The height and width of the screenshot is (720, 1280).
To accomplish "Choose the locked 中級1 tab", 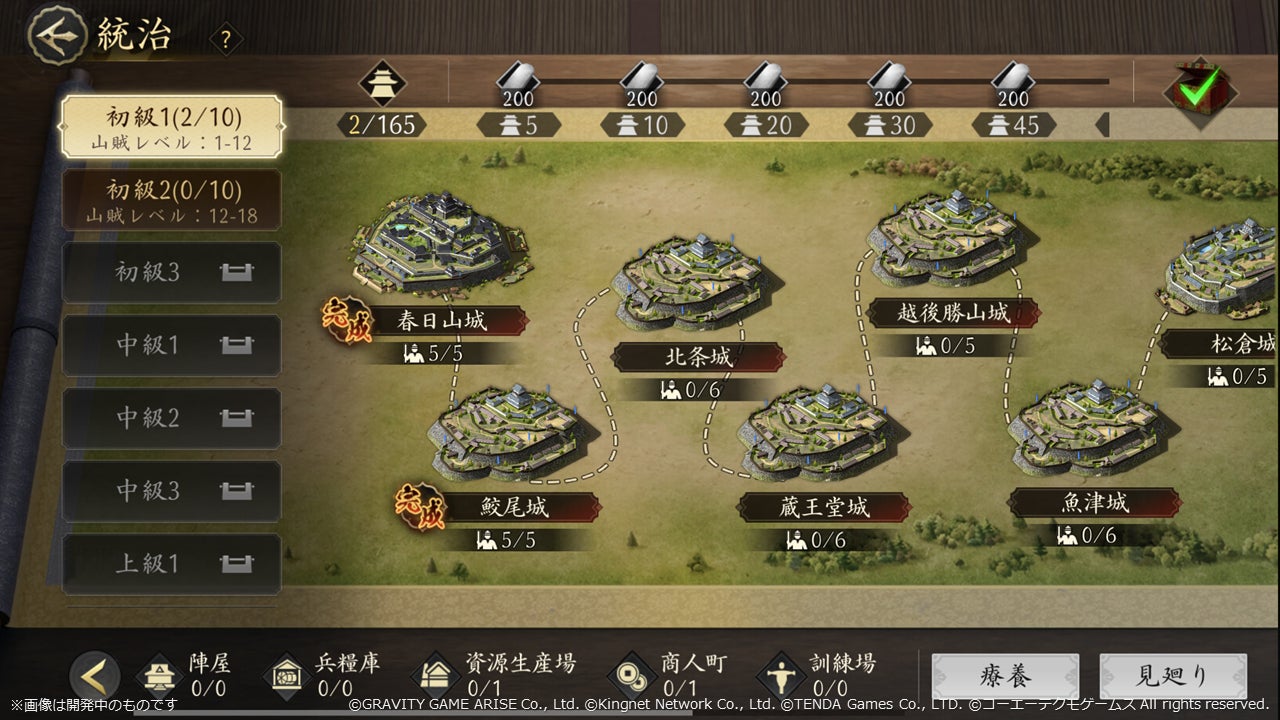I will pos(172,345).
